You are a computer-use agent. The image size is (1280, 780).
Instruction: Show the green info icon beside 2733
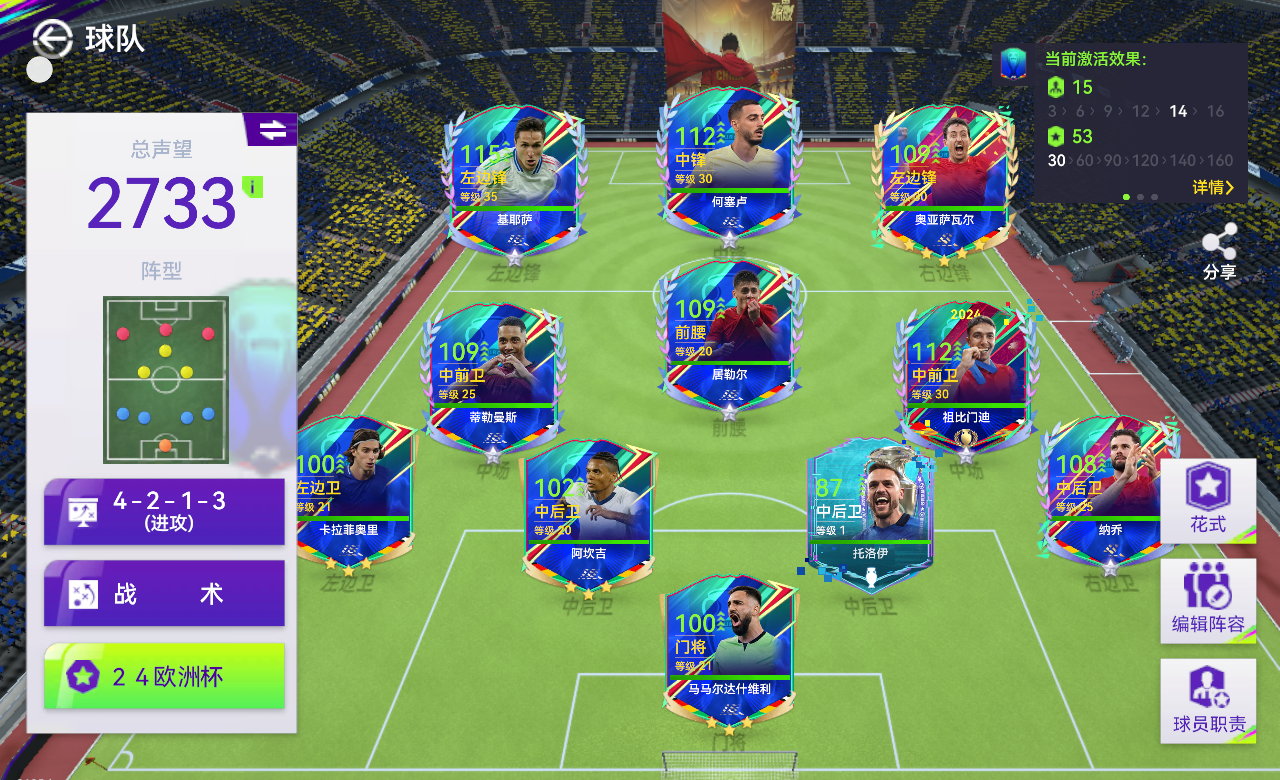[x=252, y=187]
